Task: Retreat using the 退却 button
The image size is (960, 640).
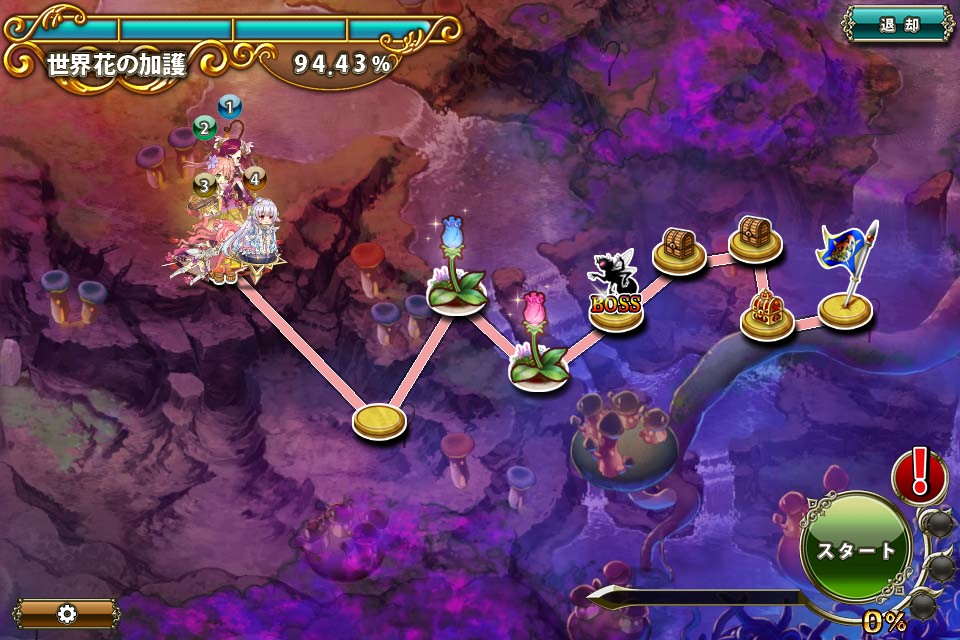Action: tap(898, 25)
